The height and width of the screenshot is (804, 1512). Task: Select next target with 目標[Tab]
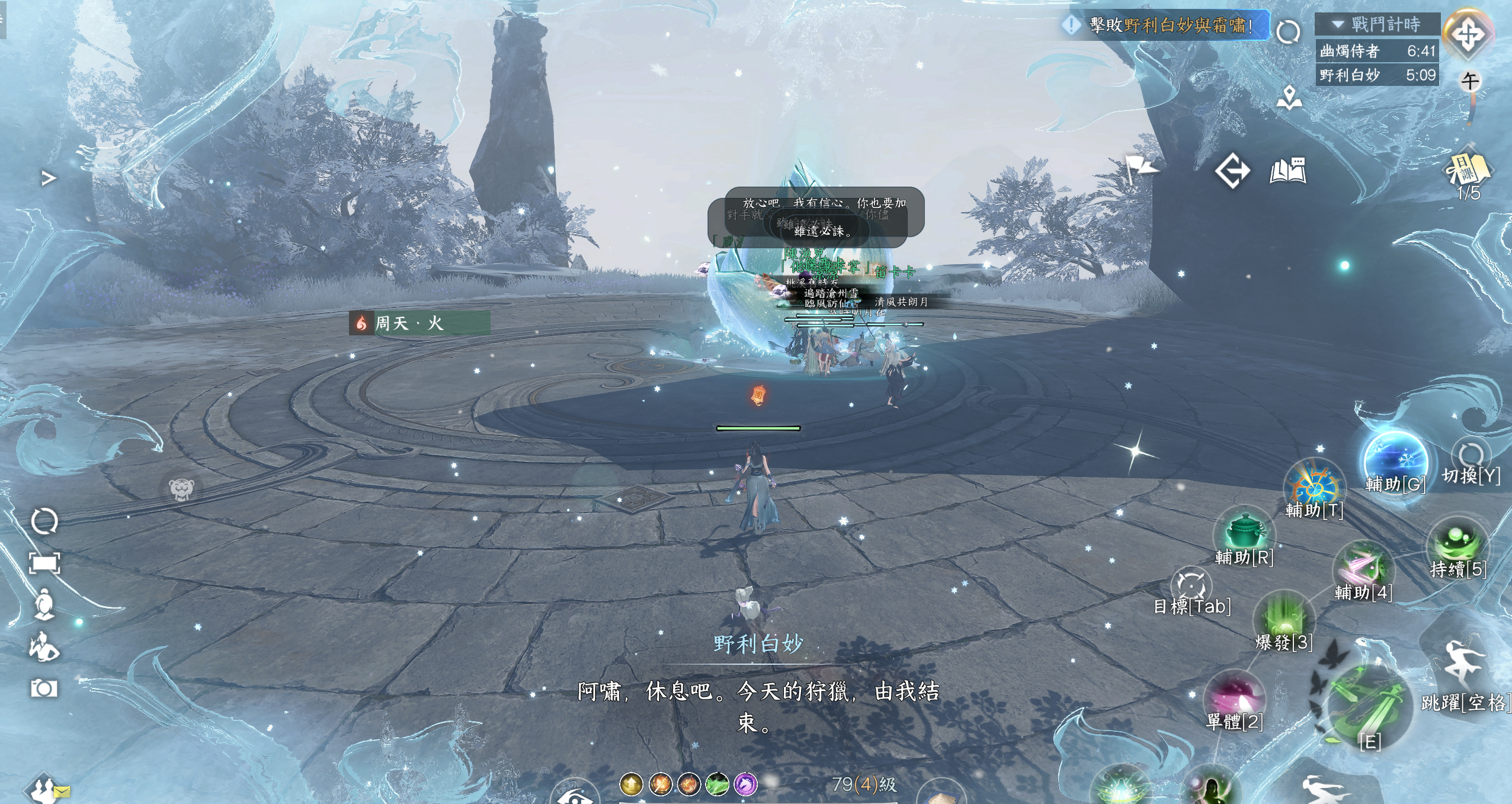click(1191, 585)
